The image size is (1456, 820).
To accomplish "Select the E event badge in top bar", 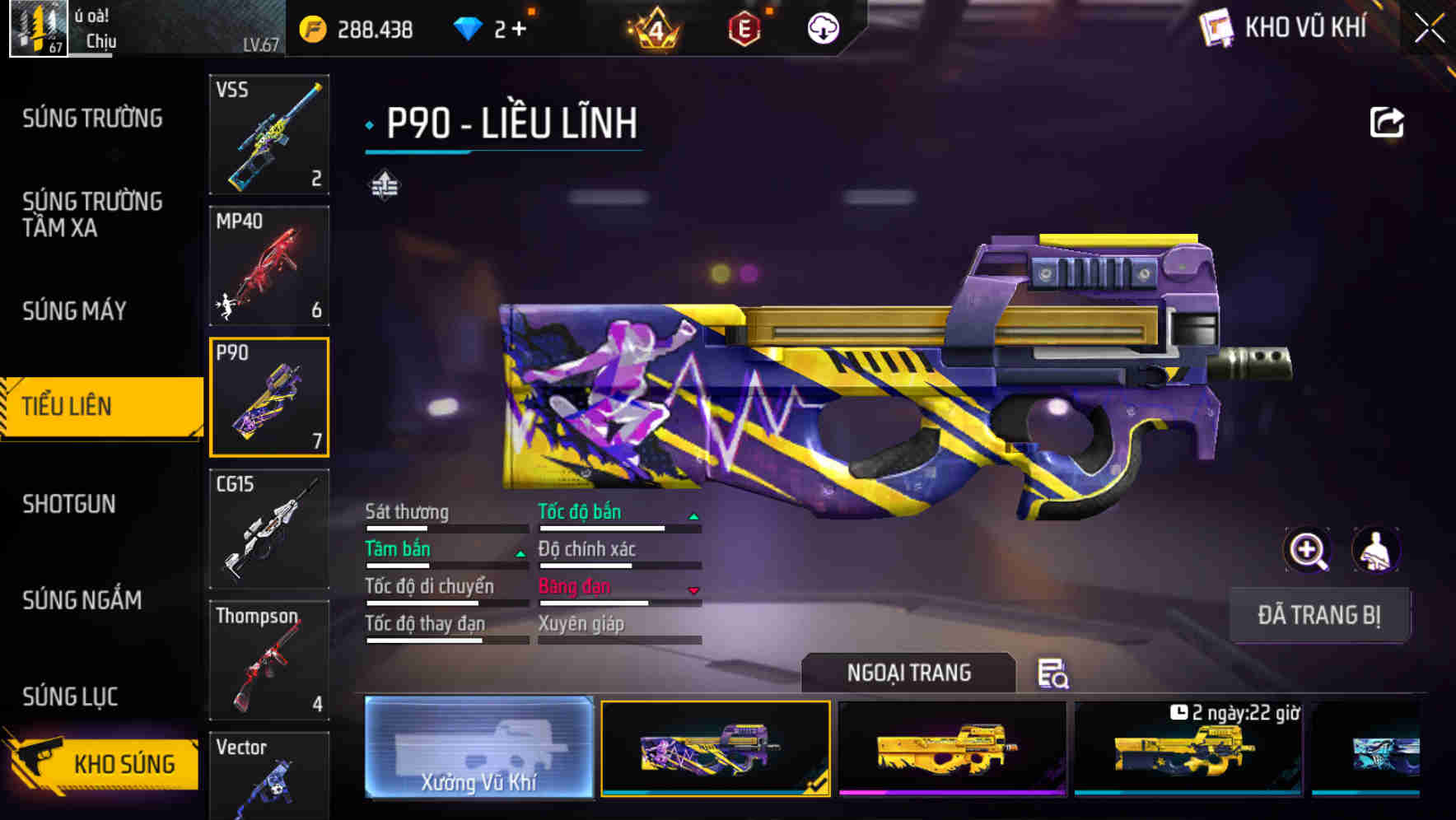I will click(x=743, y=27).
